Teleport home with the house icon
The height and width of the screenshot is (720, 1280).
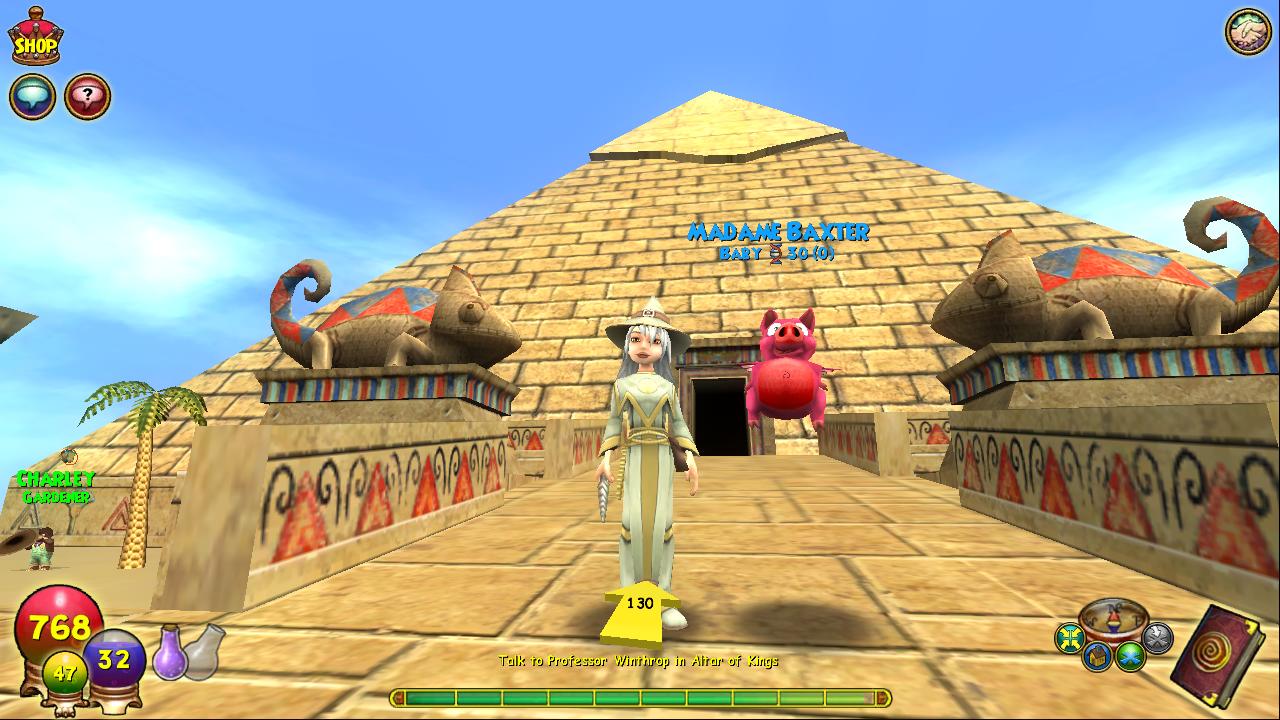(x=1096, y=656)
